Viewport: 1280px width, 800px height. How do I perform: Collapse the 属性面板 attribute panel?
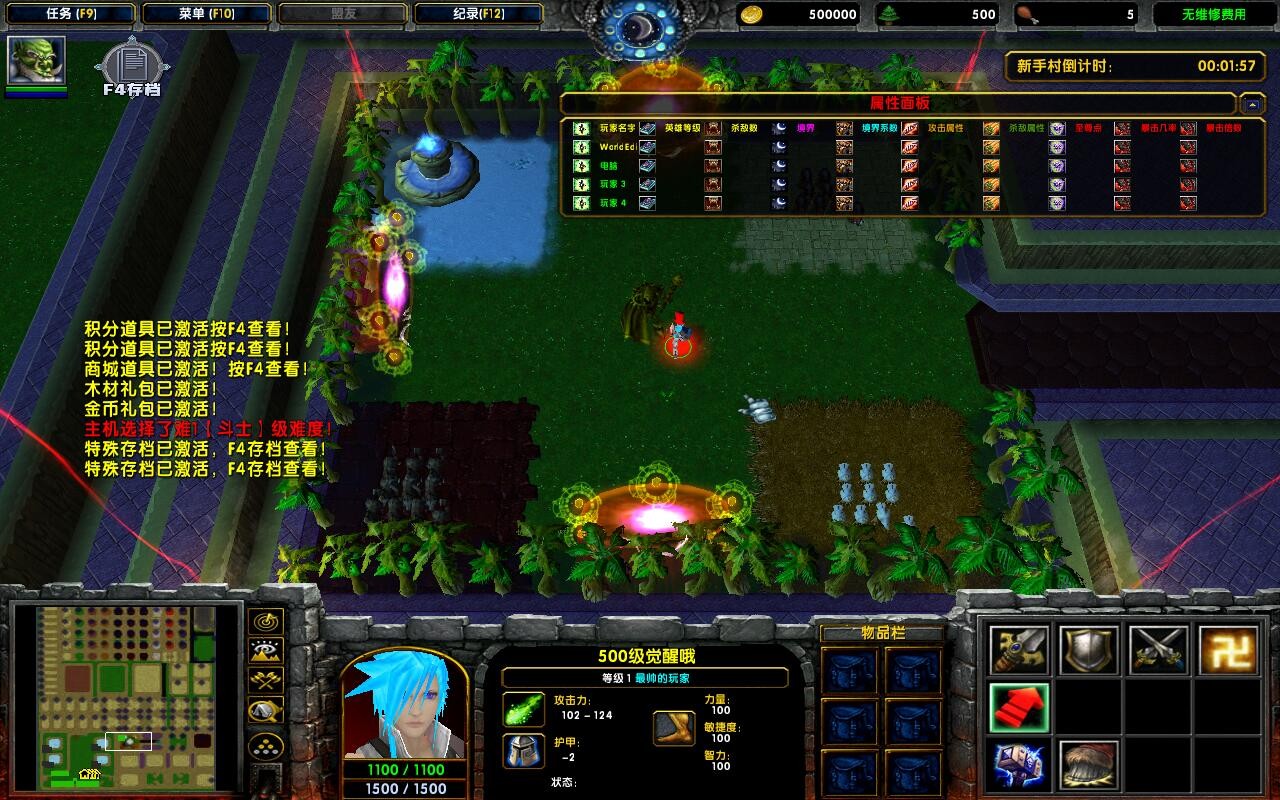tap(1250, 103)
